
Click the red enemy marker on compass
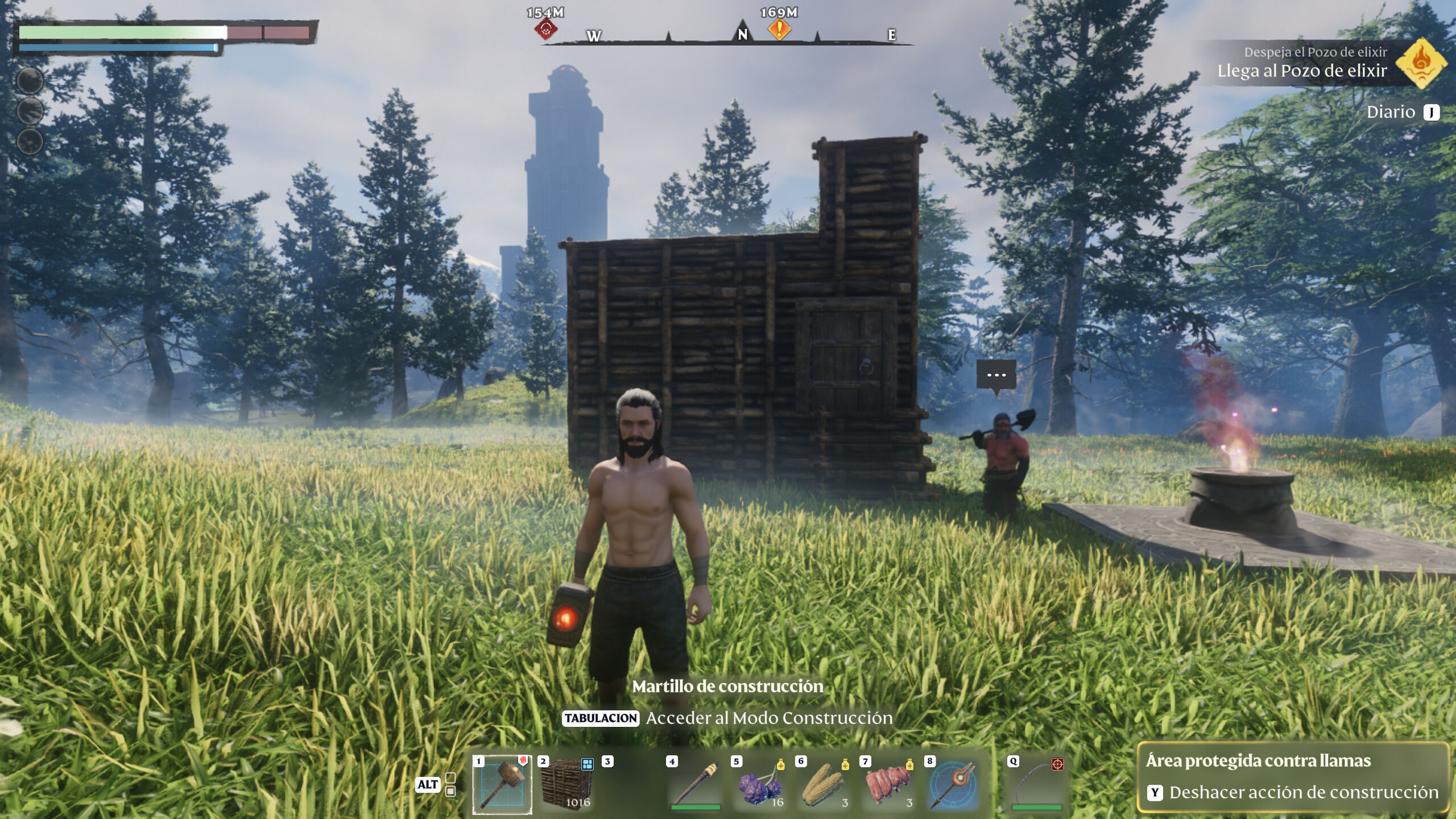546,28
